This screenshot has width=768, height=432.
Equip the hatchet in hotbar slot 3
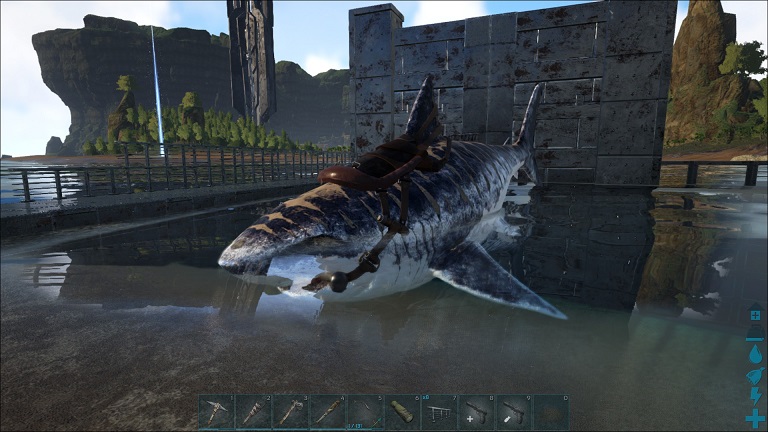pos(290,412)
